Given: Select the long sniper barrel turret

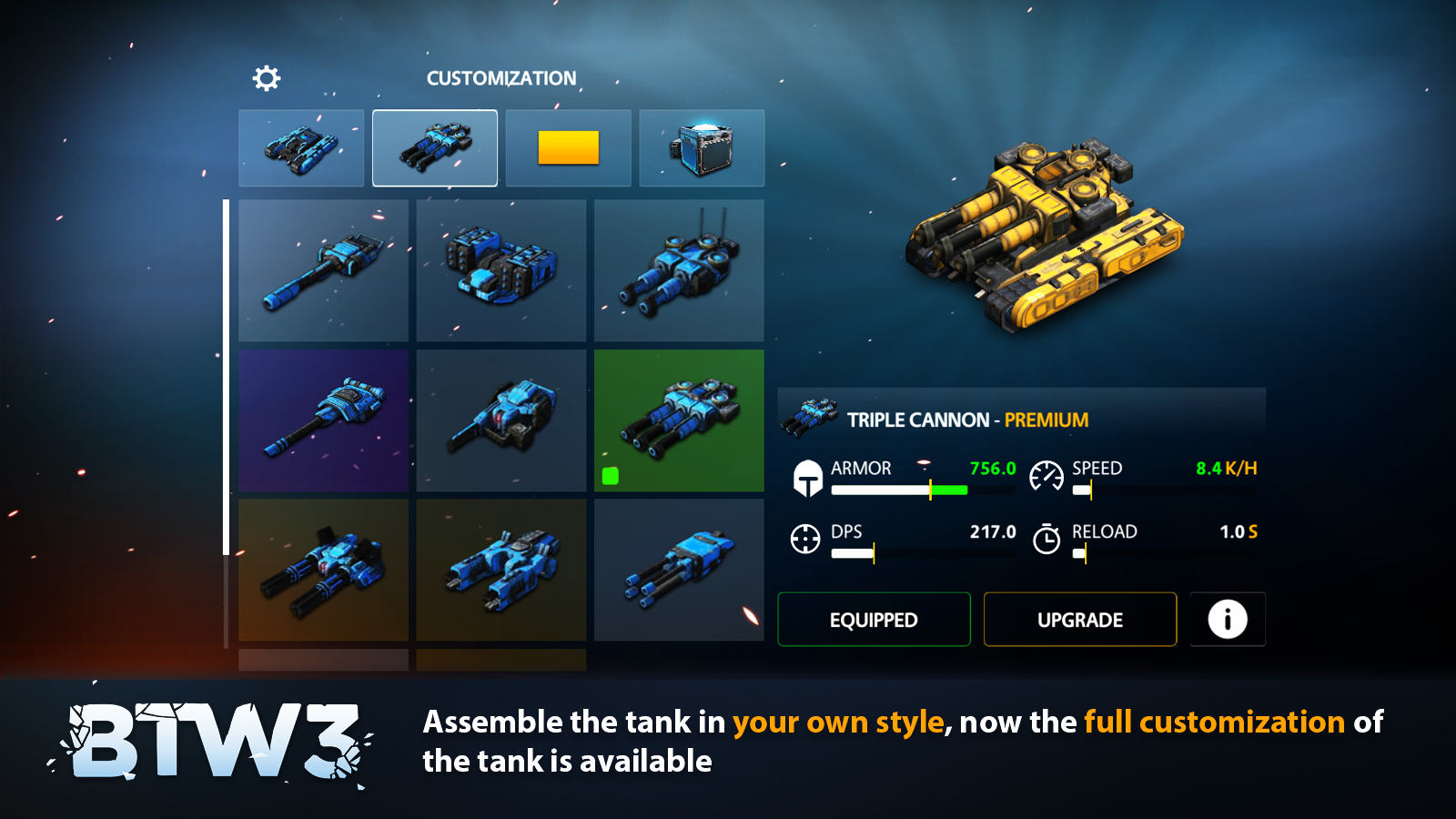Looking at the screenshot, I should (x=323, y=270).
